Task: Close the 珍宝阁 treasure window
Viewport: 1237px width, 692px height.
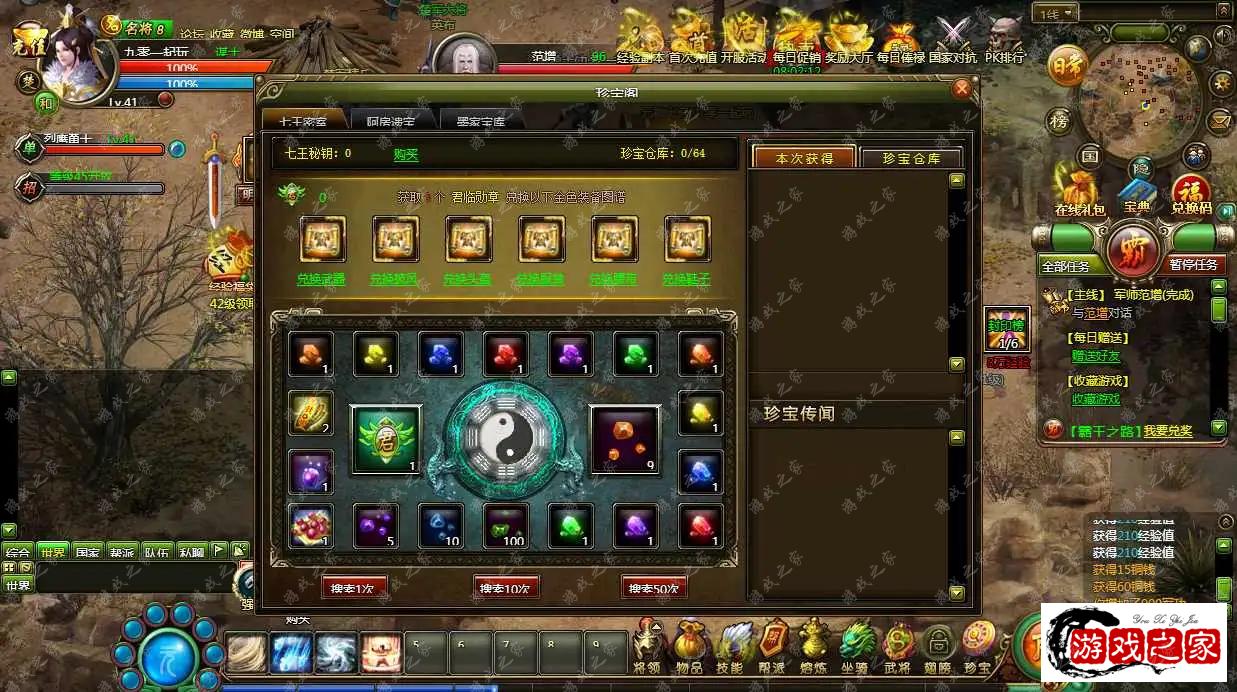Action: click(962, 89)
